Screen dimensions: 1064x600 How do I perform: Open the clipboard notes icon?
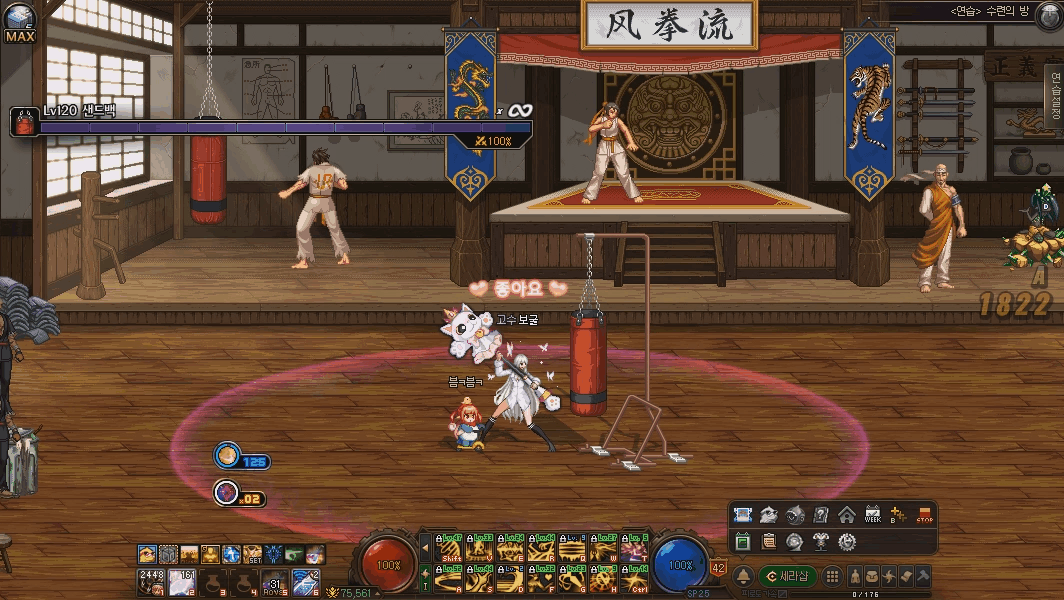(x=768, y=541)
